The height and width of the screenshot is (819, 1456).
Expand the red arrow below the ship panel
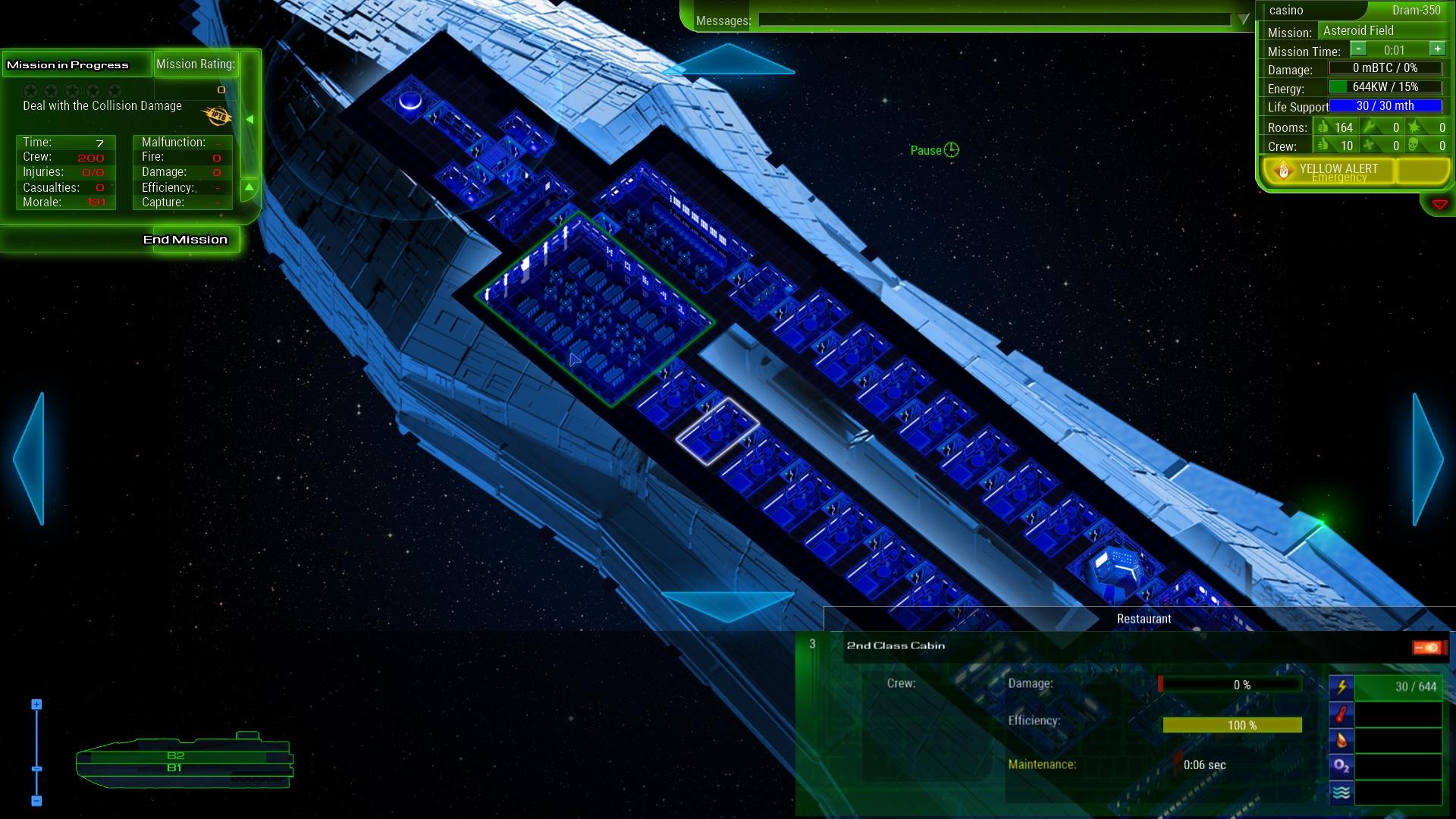click(1439, 203)
